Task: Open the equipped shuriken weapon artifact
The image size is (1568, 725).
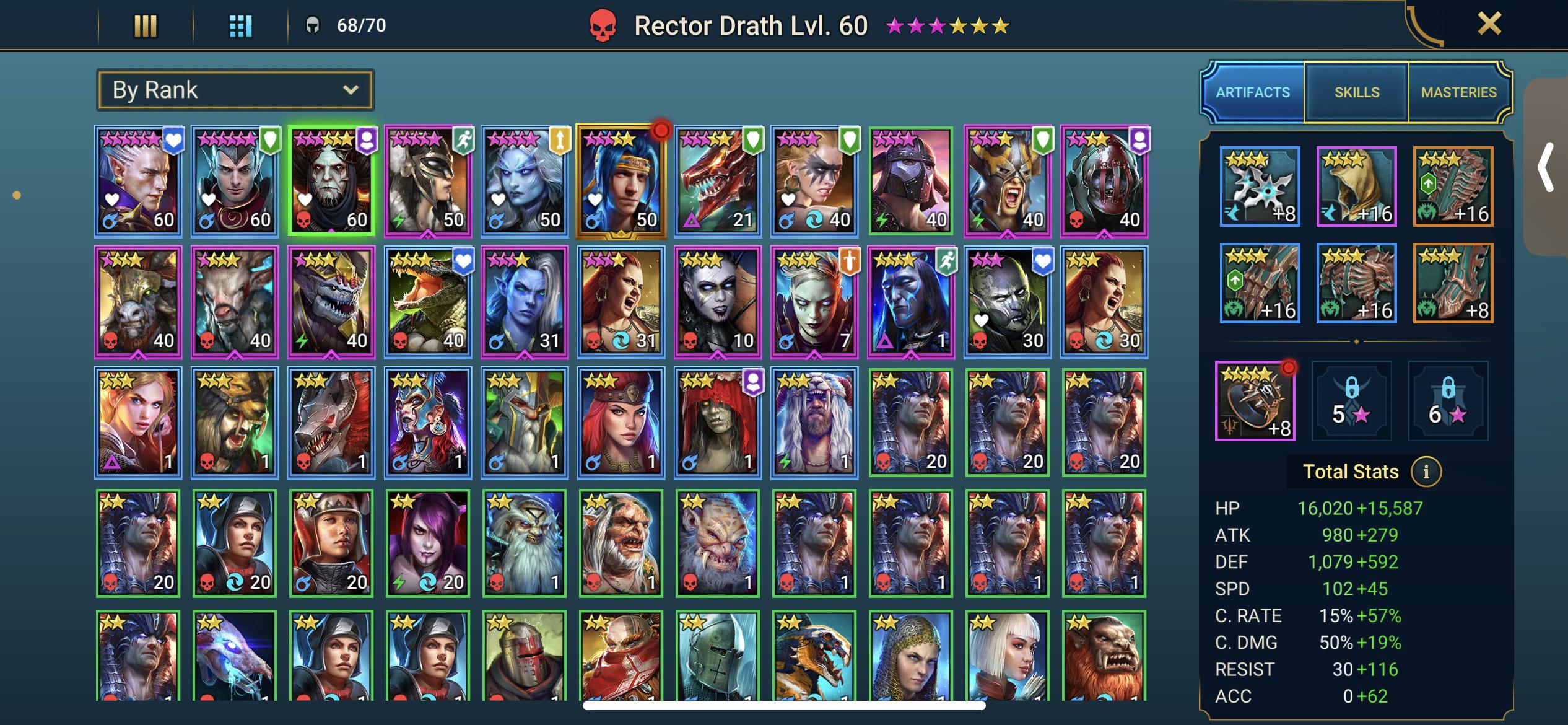Action: point(1260,186)
